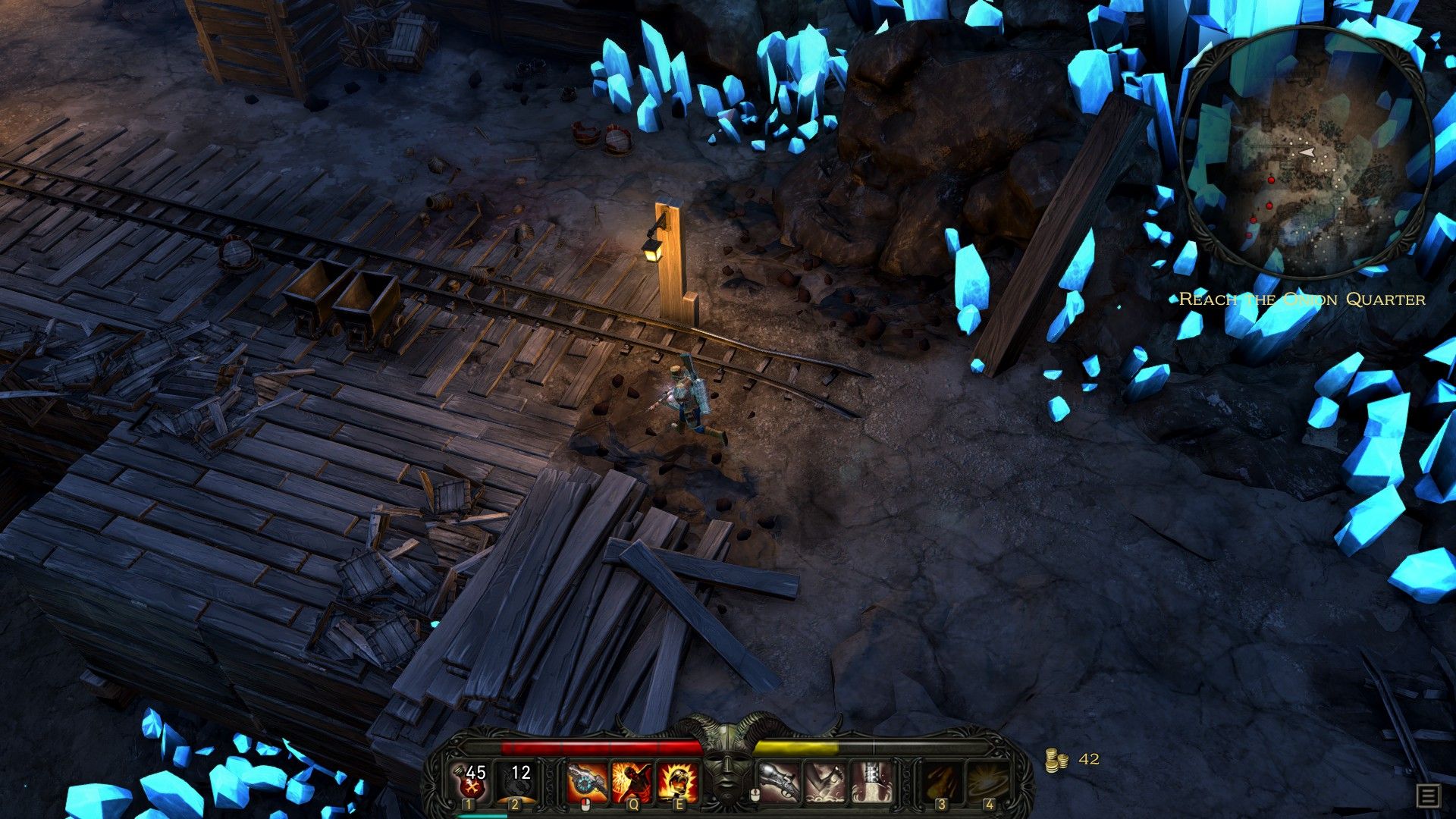This screenshot has height=819, width=1456.
Task: Select the dark potion slot showing 12
Action: click(517, 783)
